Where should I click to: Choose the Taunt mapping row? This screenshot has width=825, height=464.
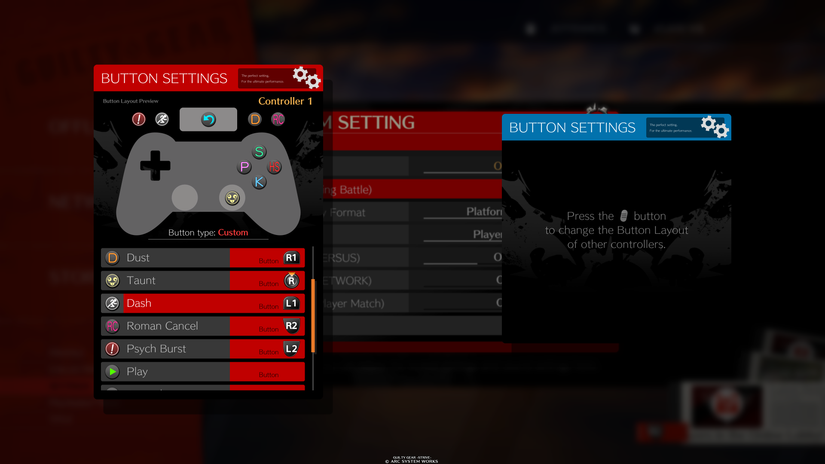pyautogui.click(x=202, y=281)
